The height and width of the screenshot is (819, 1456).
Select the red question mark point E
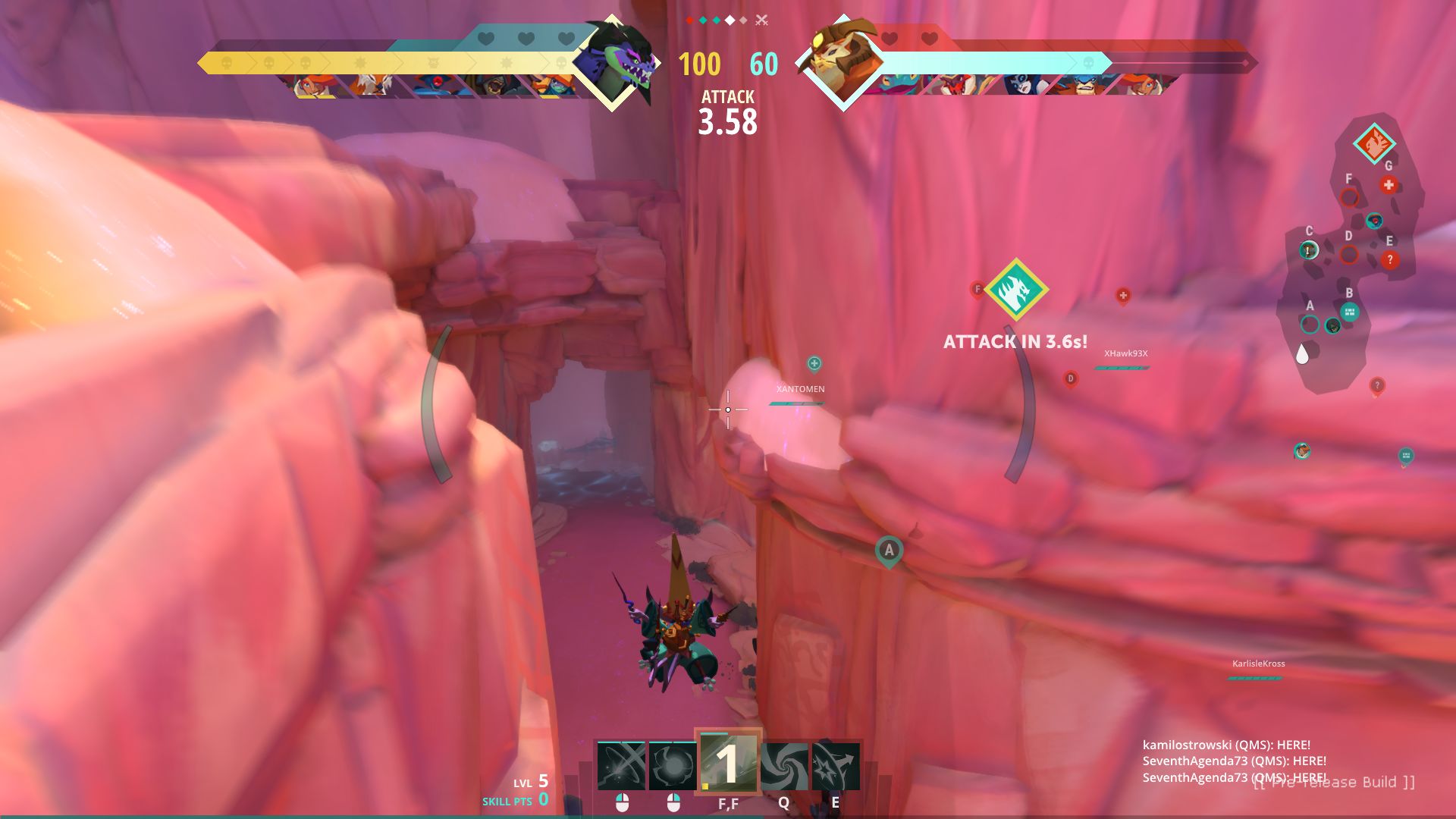pos(1389,259)
